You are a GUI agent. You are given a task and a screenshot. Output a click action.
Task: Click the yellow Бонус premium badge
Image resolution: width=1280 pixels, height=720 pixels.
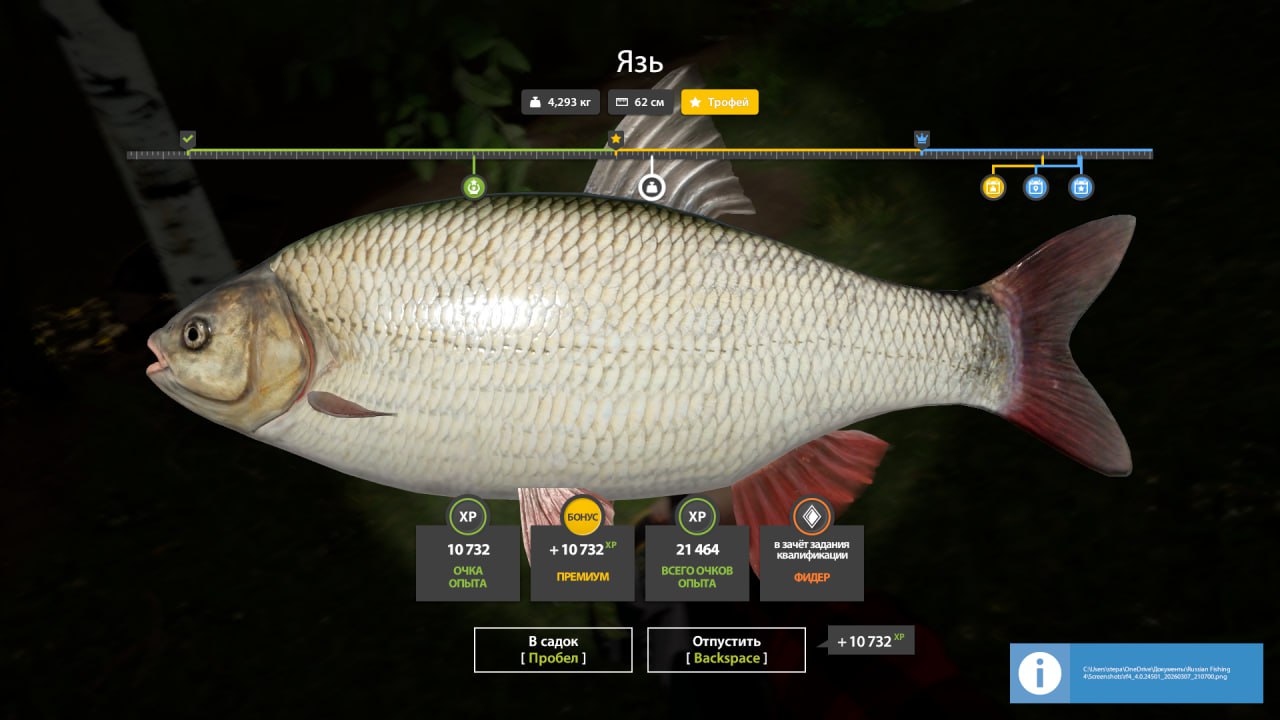click(x=583, y=516)
